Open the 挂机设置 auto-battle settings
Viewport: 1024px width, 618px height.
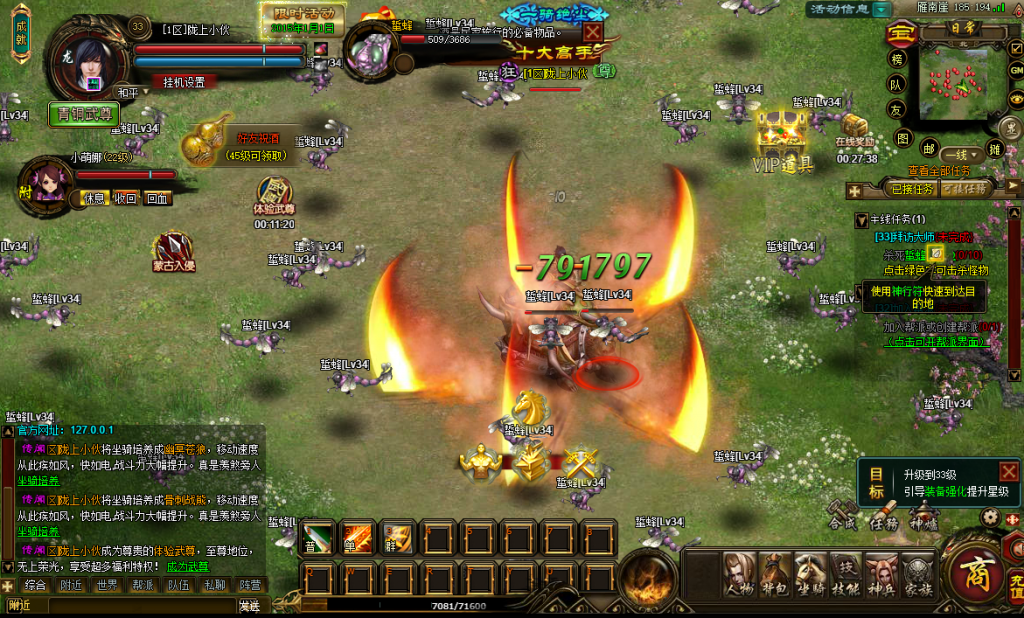185,81
